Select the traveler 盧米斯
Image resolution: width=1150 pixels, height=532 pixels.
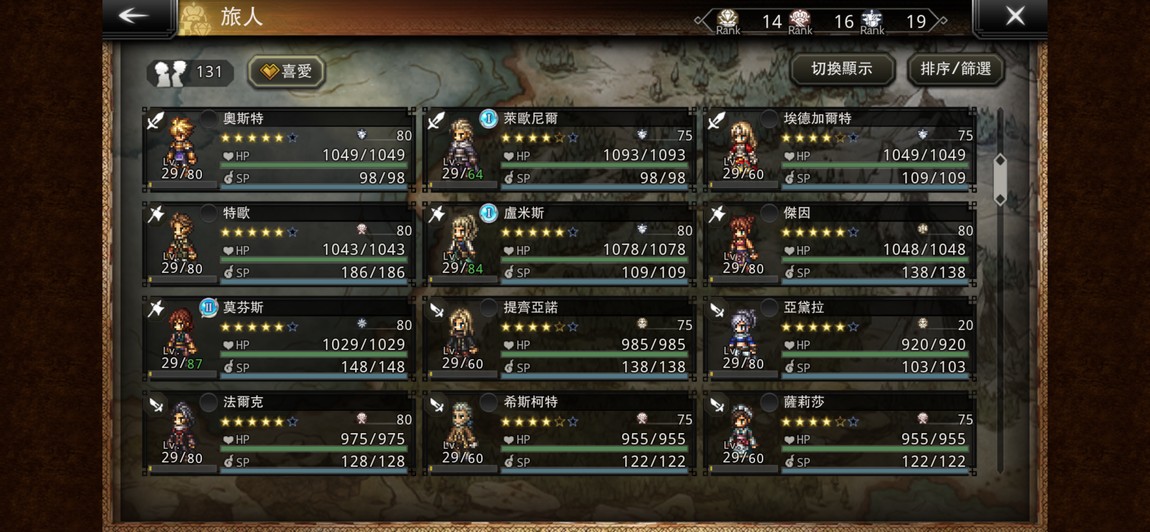[559, 244]
